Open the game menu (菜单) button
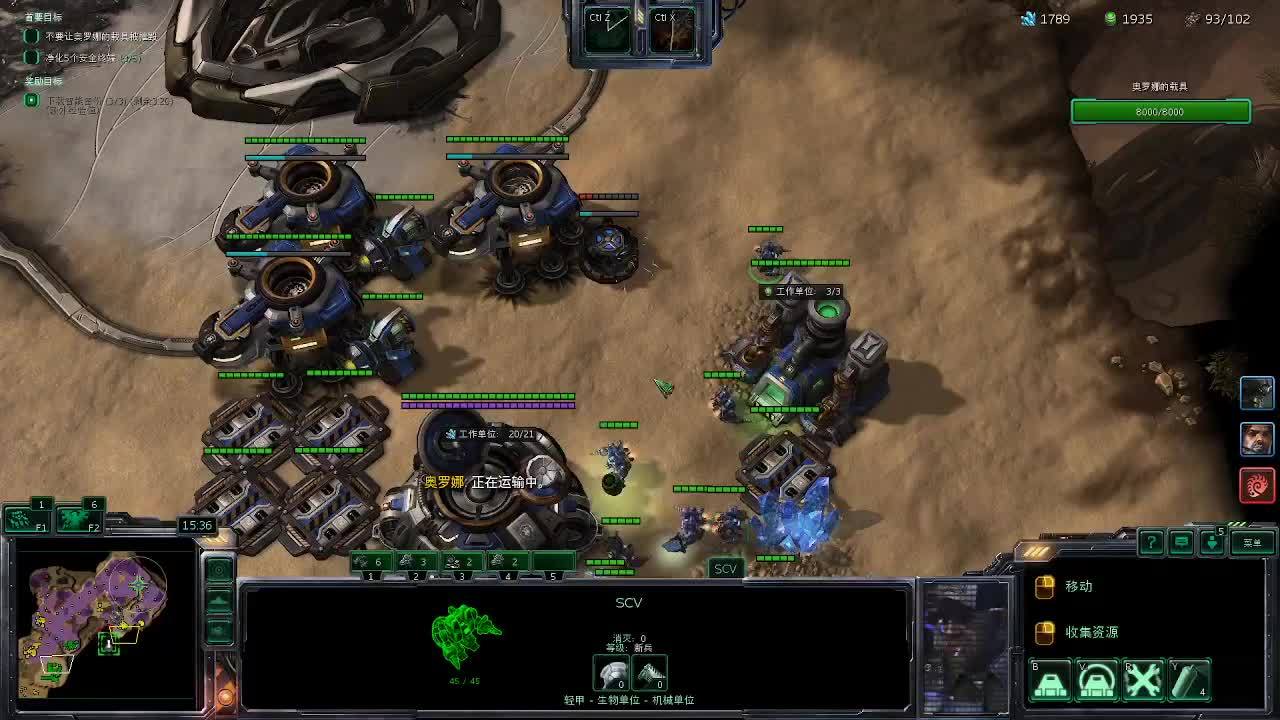Screen dimensions: 1280x720 click(1252, 542)
